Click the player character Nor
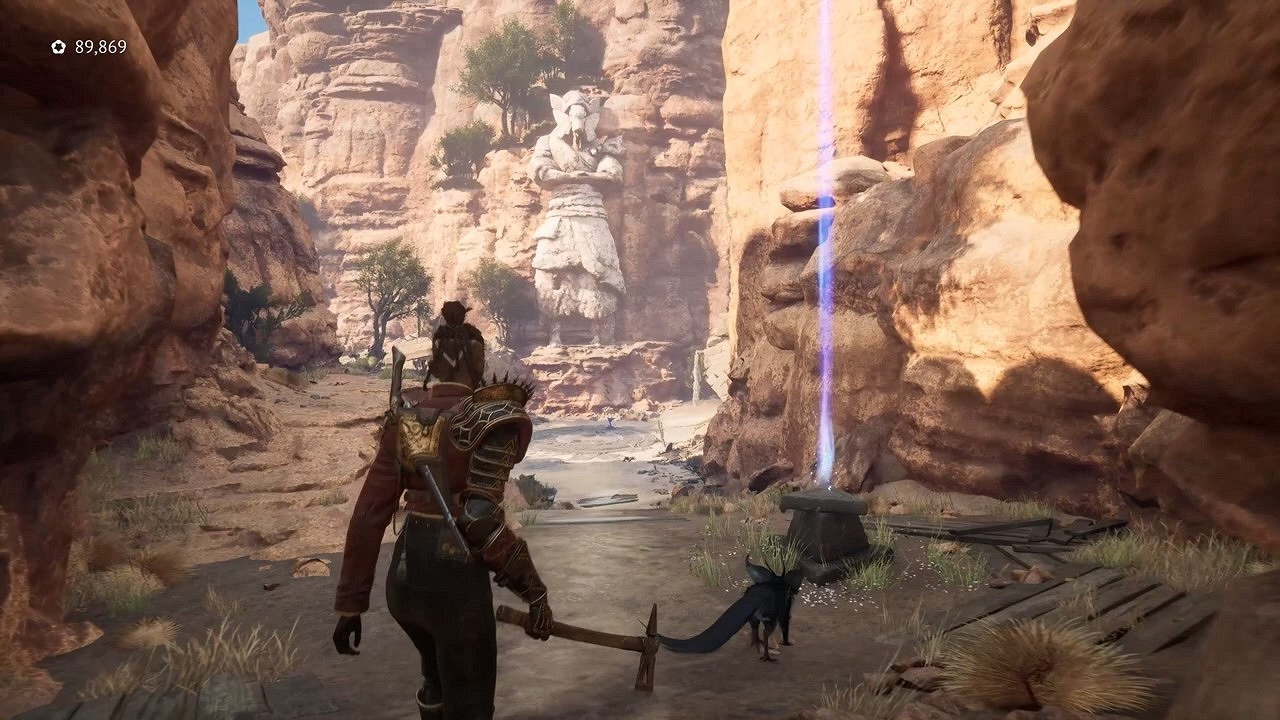 click(x=450, y=480)
